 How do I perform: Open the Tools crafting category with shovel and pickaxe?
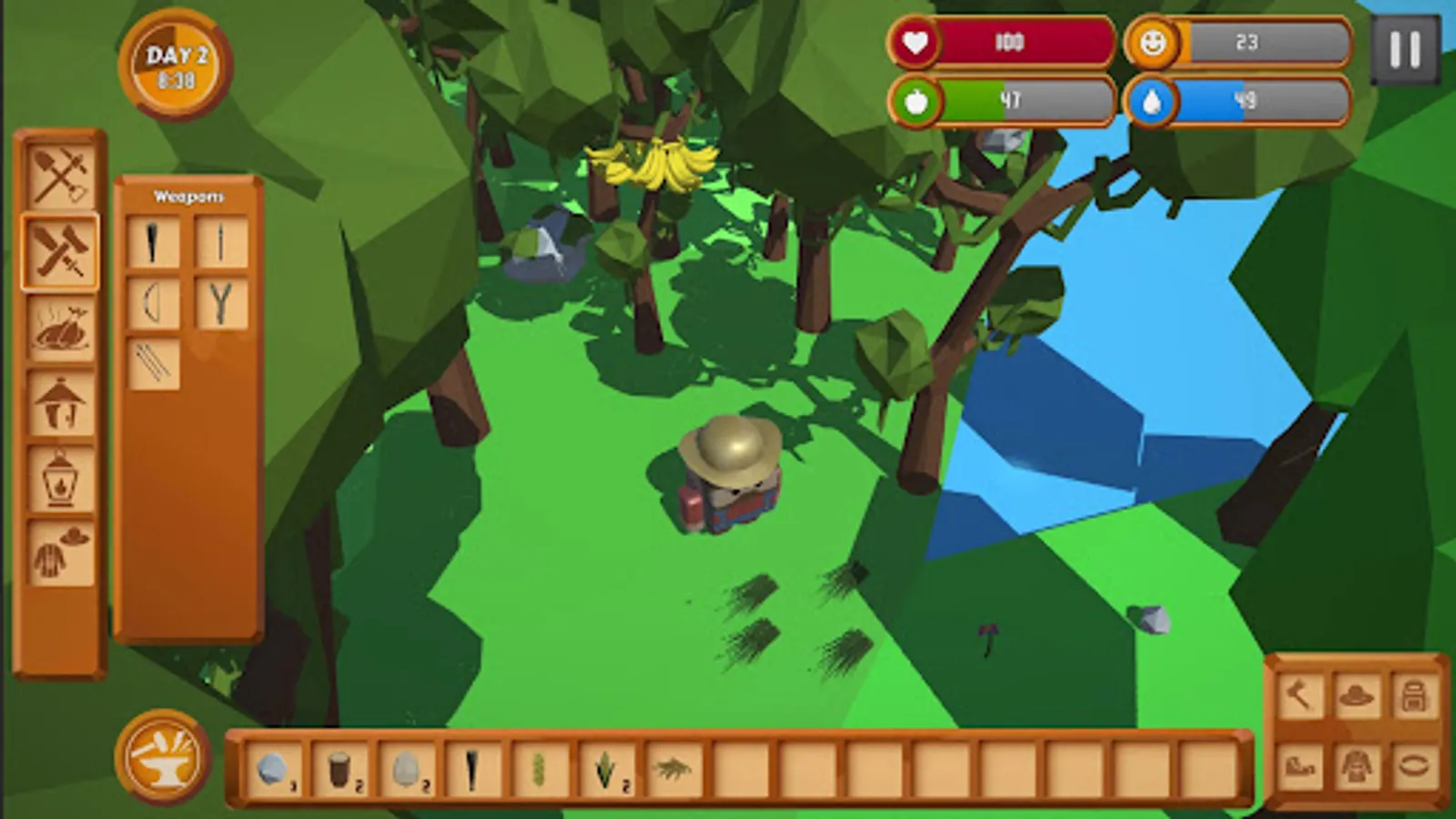pos(59,175)
